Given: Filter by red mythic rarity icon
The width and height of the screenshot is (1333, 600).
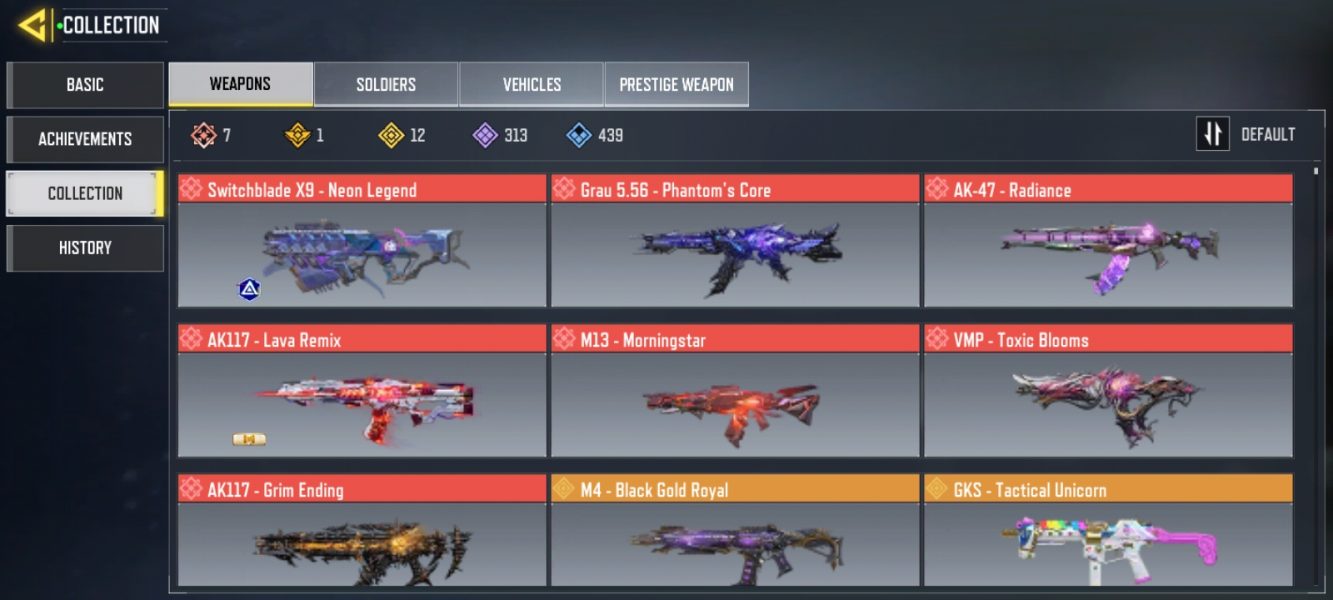Looking at the screenshot, I should (x=205, y=135).
